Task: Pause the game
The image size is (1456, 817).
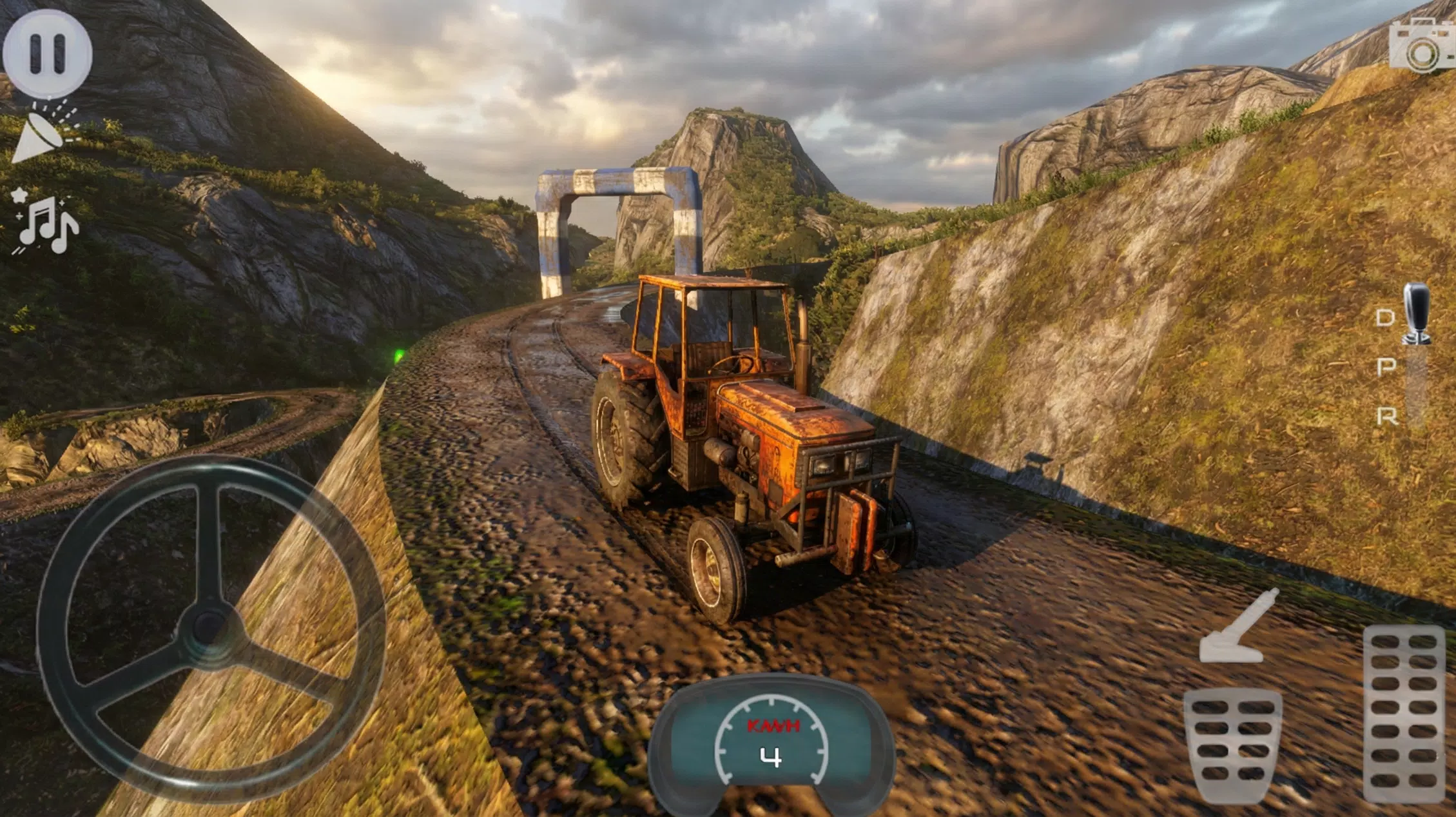Action: (47, 53)
